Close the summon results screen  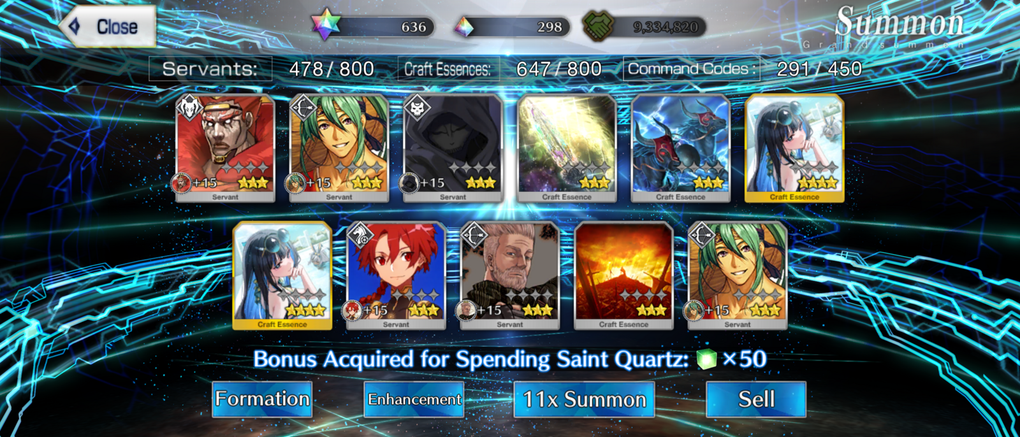click(108, 27)
